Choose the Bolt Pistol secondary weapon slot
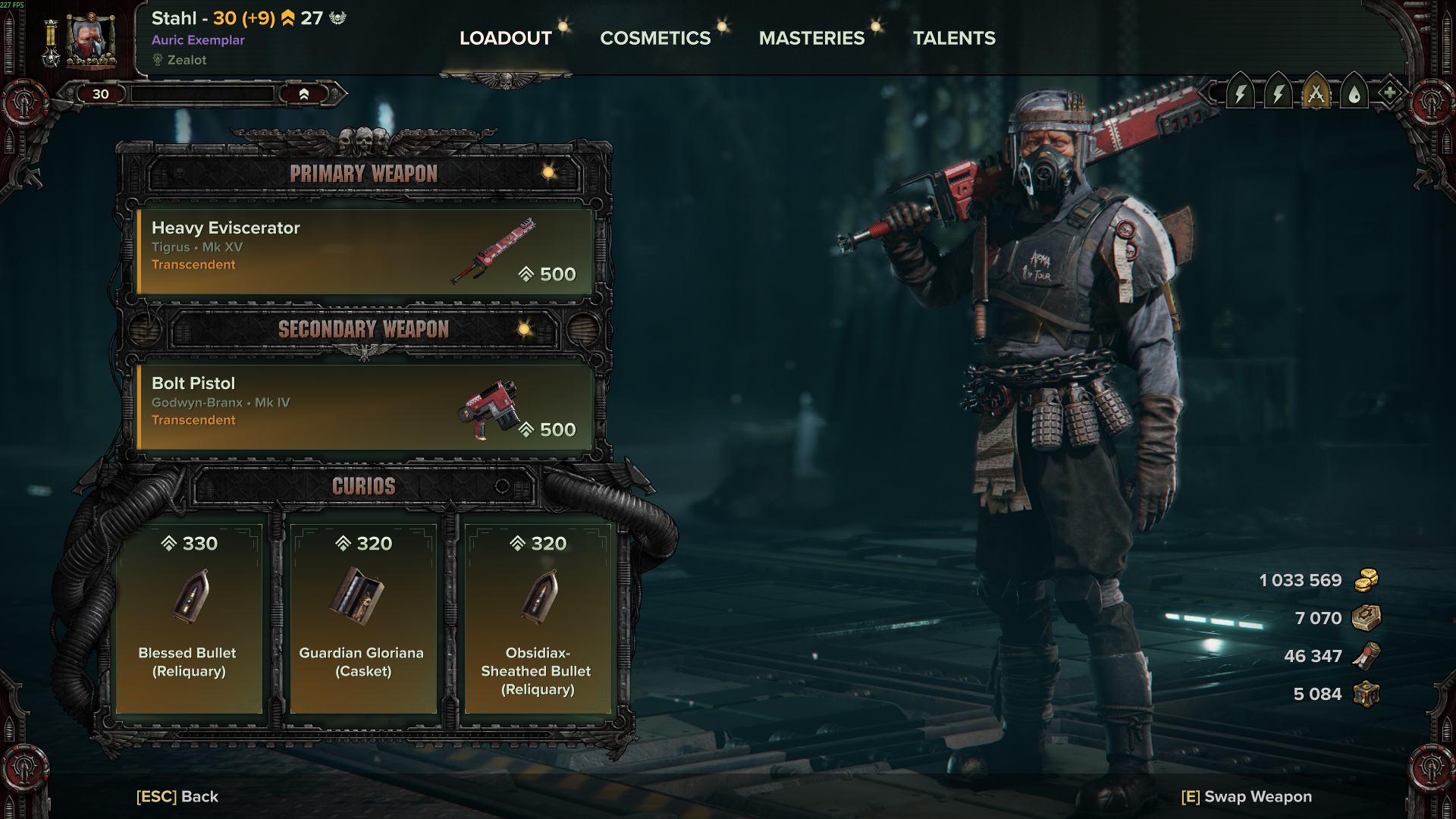1456x819 pixels. tap(364, 406)
